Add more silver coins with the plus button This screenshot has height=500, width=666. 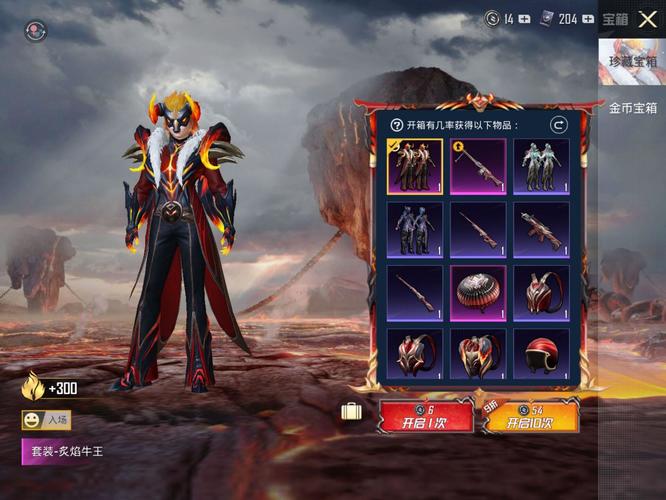[x=525, y=19]
